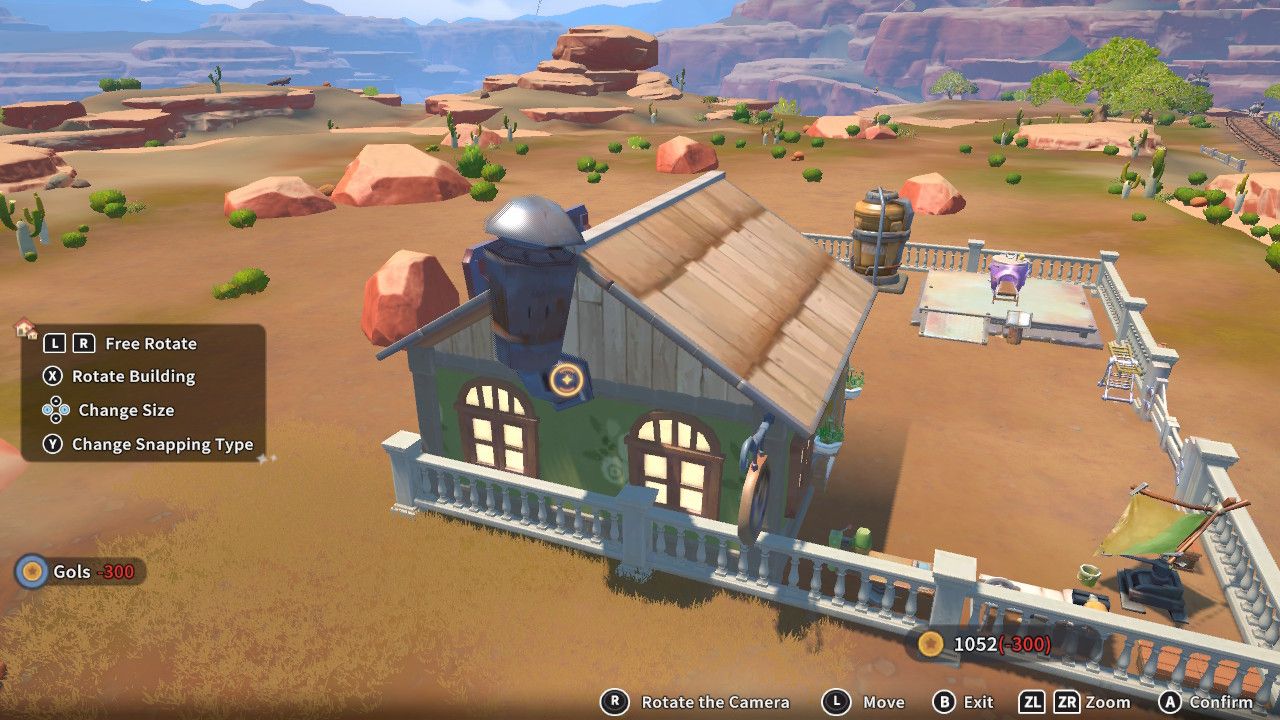Click the glowing placement marker on the house
The width and height of the screenshot is (1280, 720).
tap(566, 378)
